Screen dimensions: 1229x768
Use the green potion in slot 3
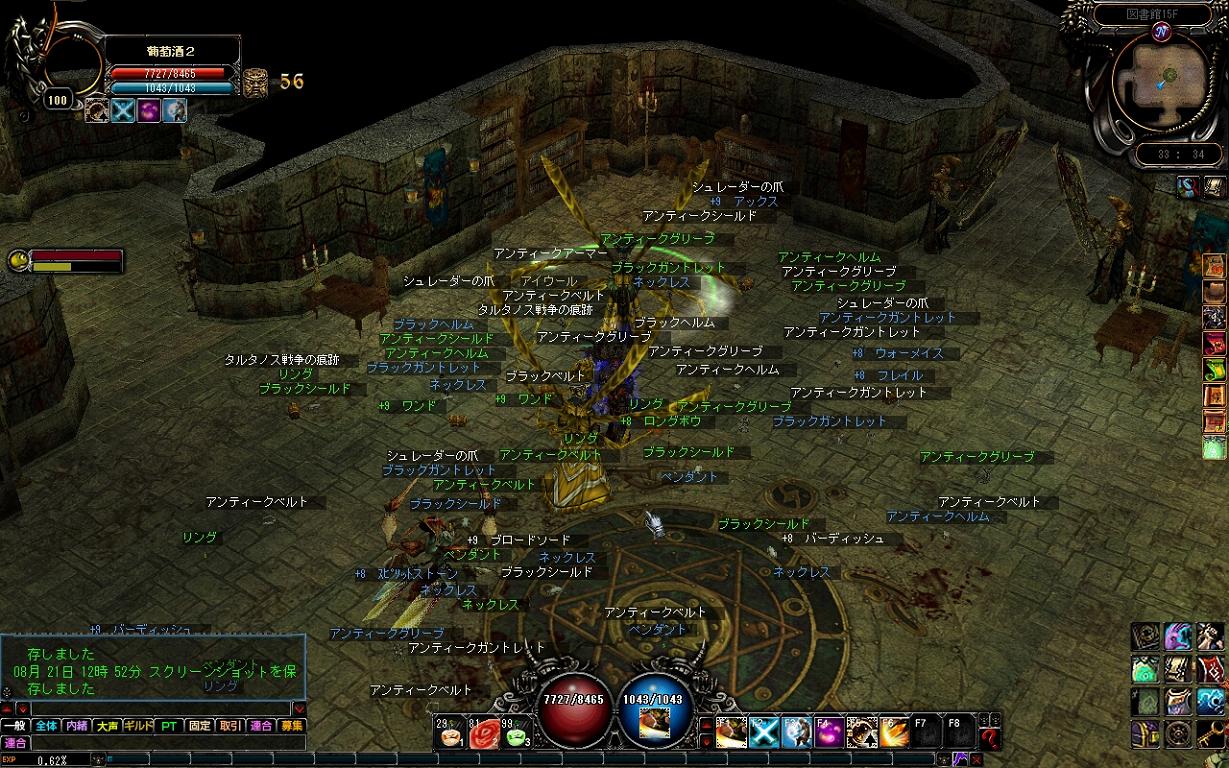517,735
